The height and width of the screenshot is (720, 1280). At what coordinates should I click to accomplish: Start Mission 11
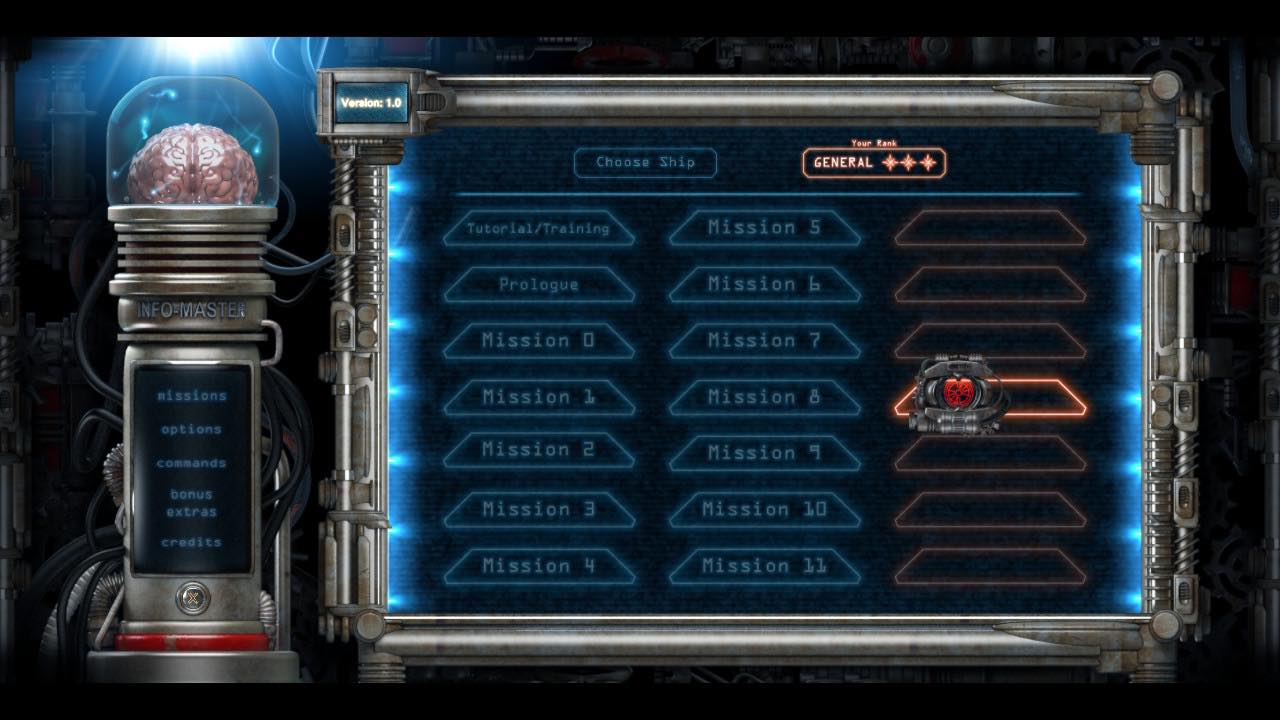[764, 566]
